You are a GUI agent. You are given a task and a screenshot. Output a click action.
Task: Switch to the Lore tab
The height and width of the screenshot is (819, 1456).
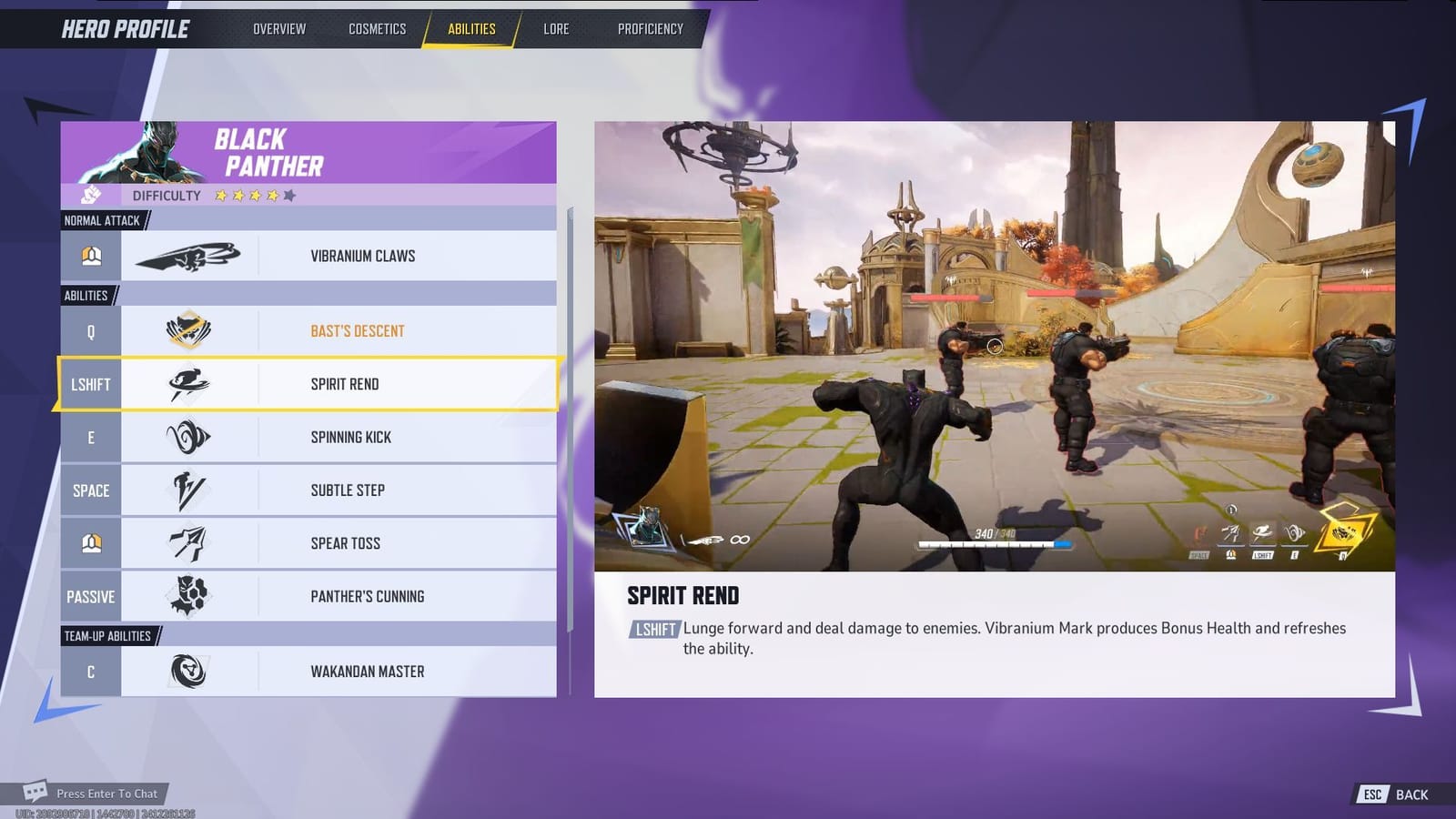tap(556, 28)
